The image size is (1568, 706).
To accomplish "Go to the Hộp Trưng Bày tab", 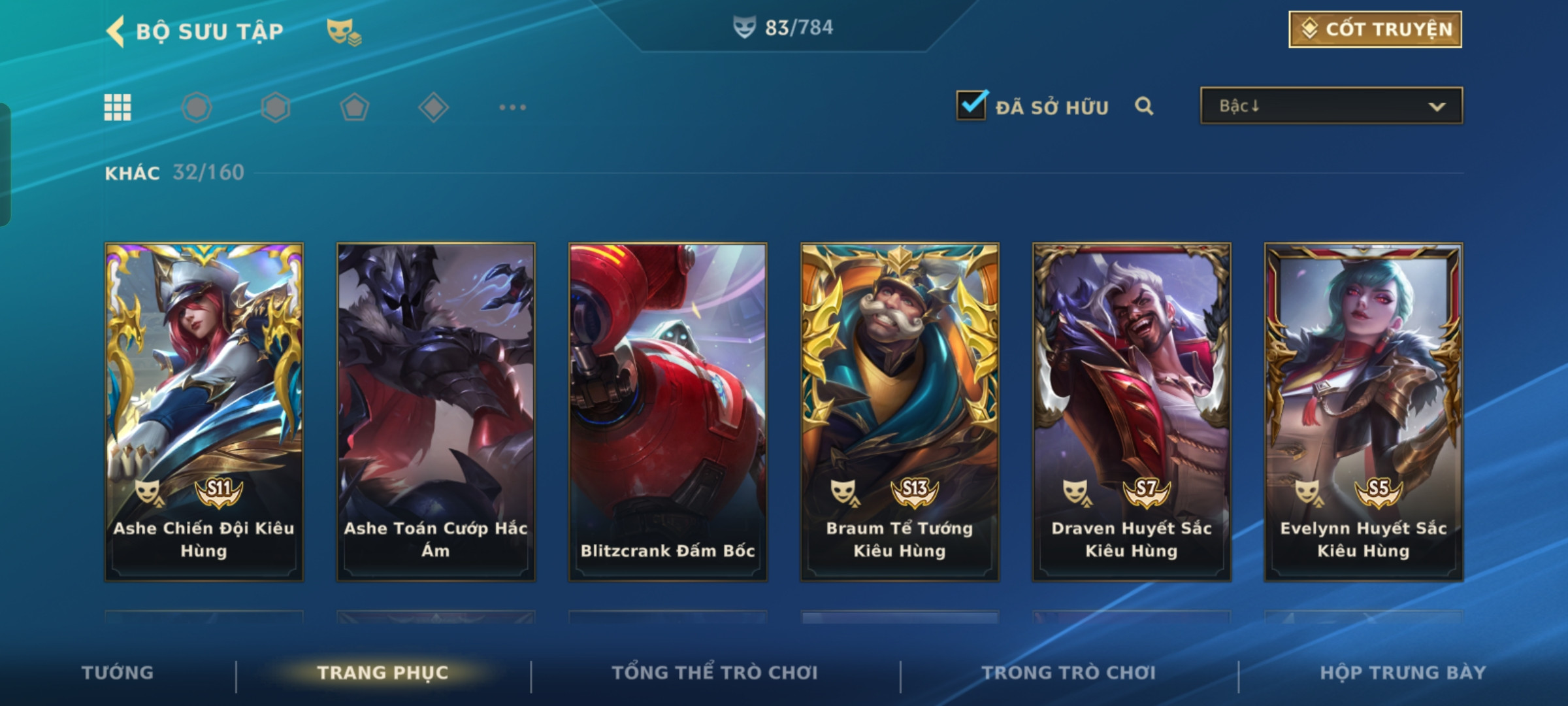I will (x=1403, y=672).
